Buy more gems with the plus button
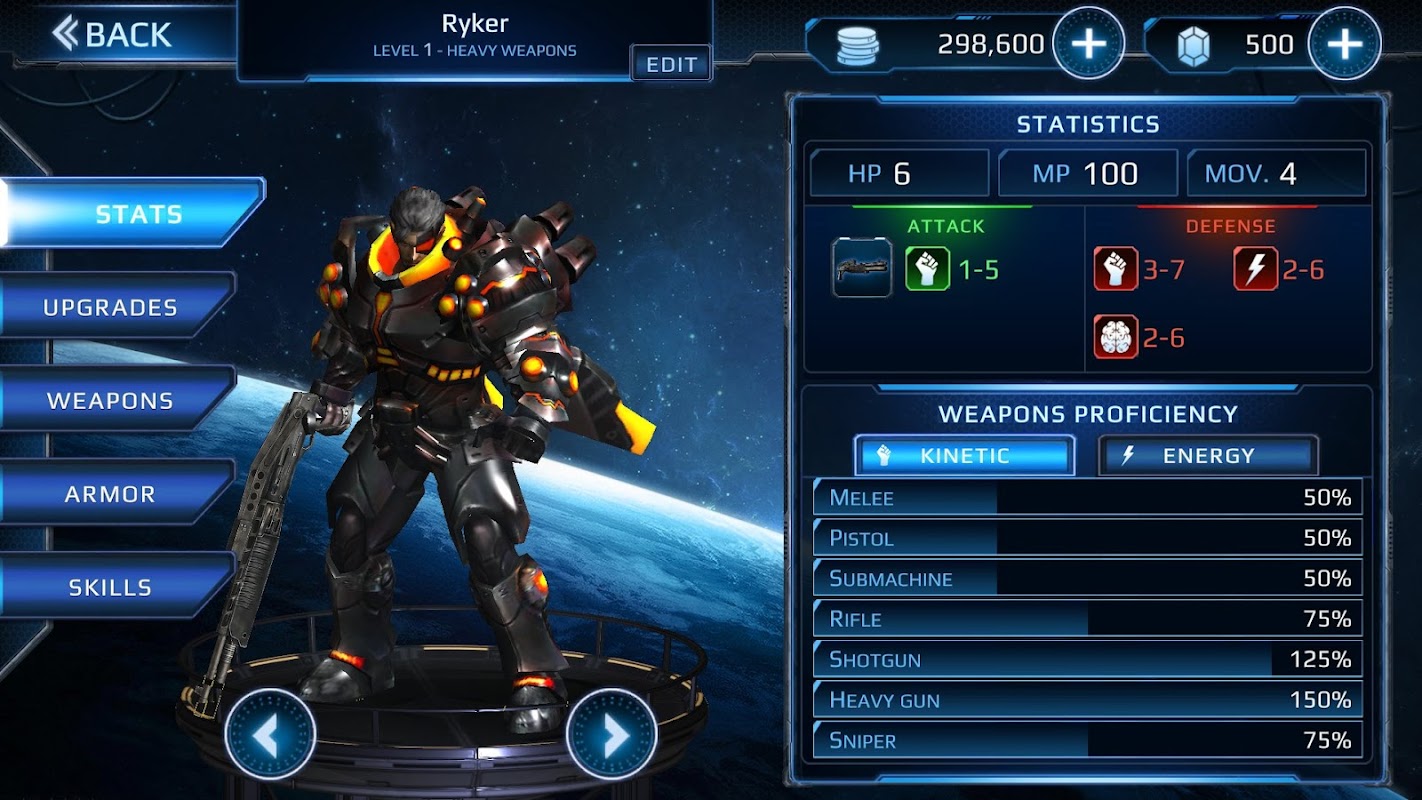Image resolution: width=1422 pixels, height=800 pixels. click(x=1344, y=43)
